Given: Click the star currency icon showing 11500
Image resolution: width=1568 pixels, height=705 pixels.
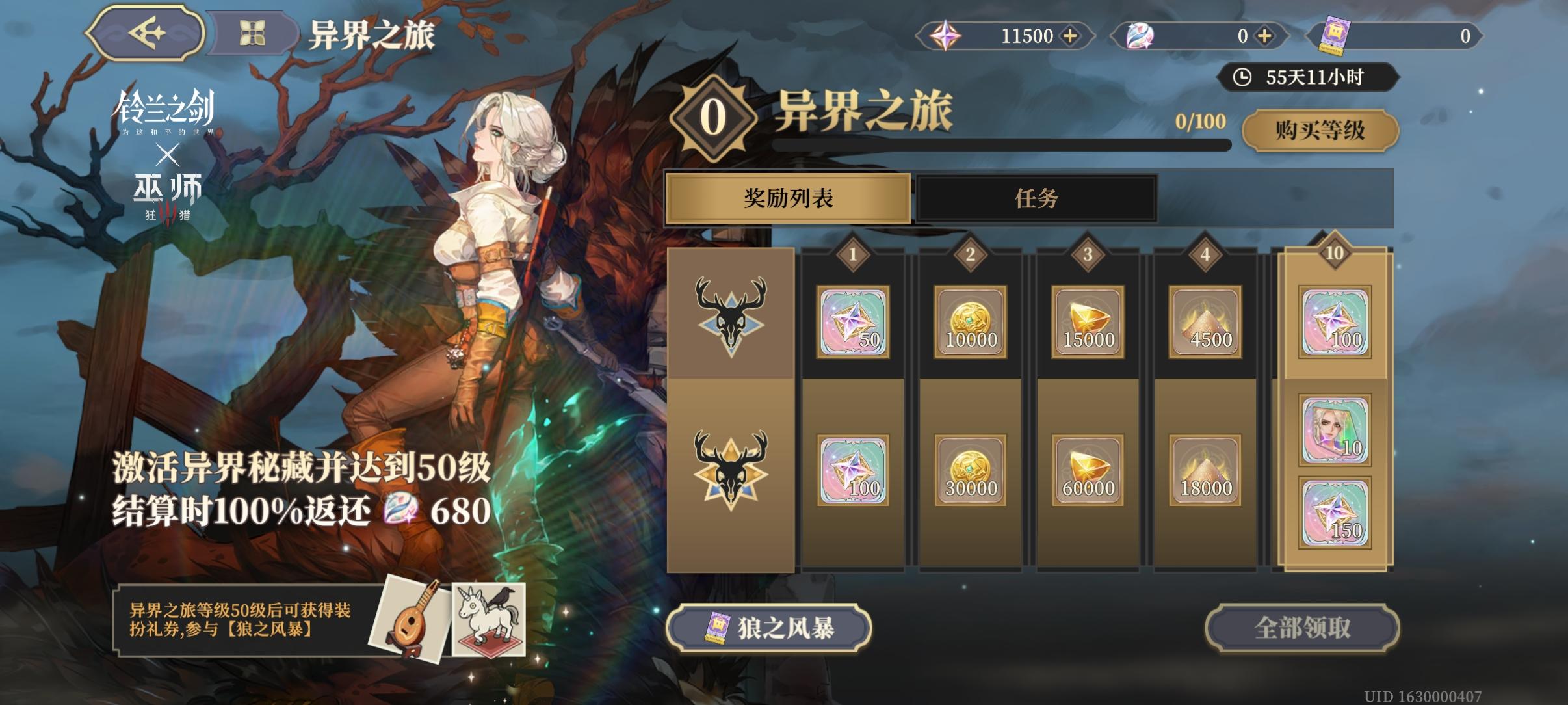Looking at the screenshot, I should click(x=948, y=36).
